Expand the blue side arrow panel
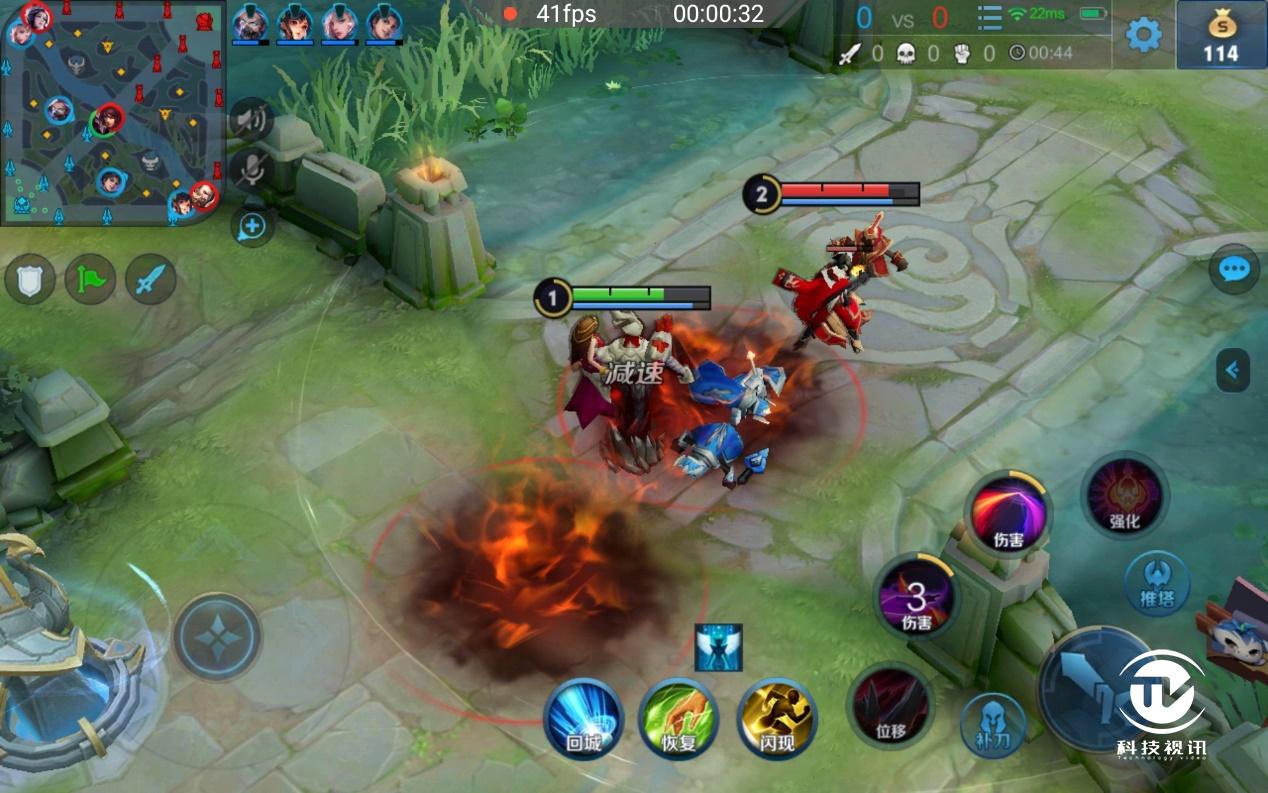This screenshot has width=1268, height=793. point(1233,371)
